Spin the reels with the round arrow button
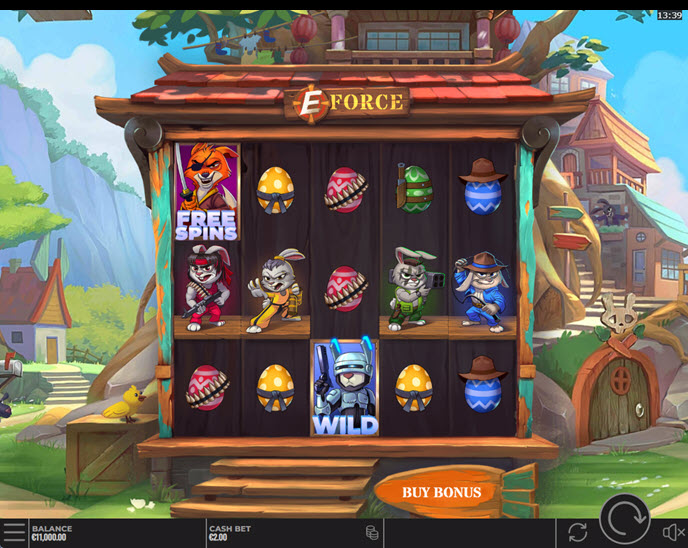Image resolution: width=688 pixels, height=548 pixels. [x=625, y=519]
